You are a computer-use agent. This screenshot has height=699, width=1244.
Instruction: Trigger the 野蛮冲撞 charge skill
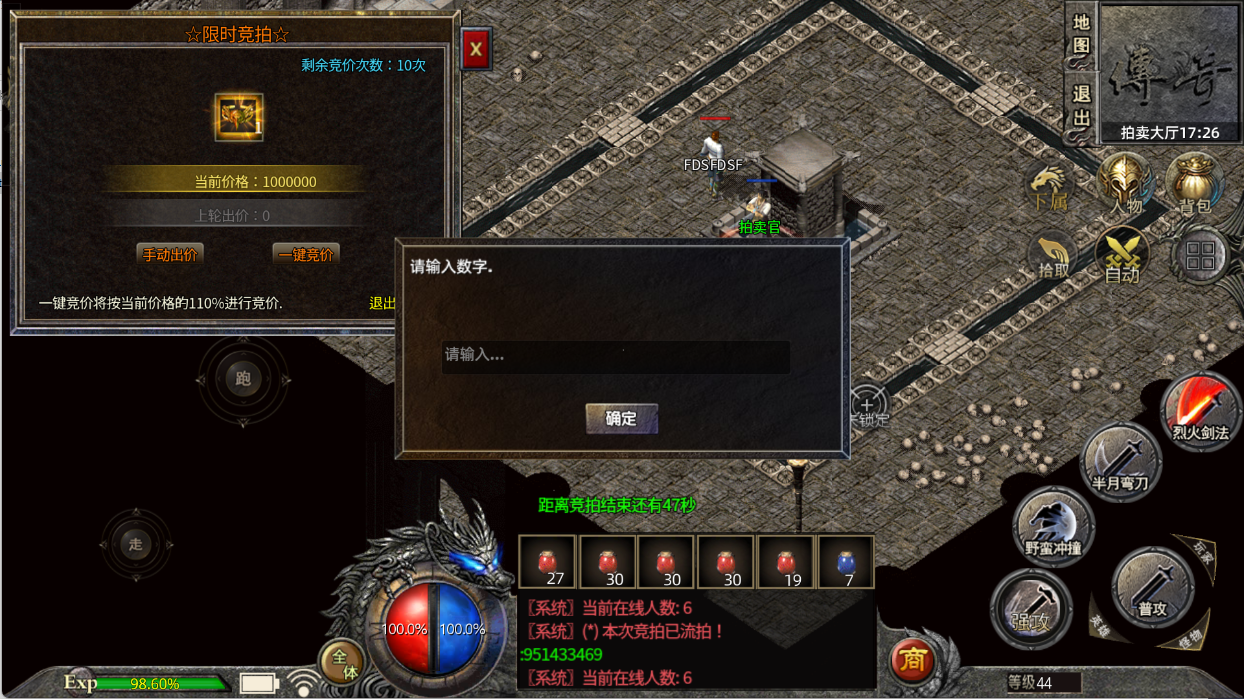(x=1053, y=527)
